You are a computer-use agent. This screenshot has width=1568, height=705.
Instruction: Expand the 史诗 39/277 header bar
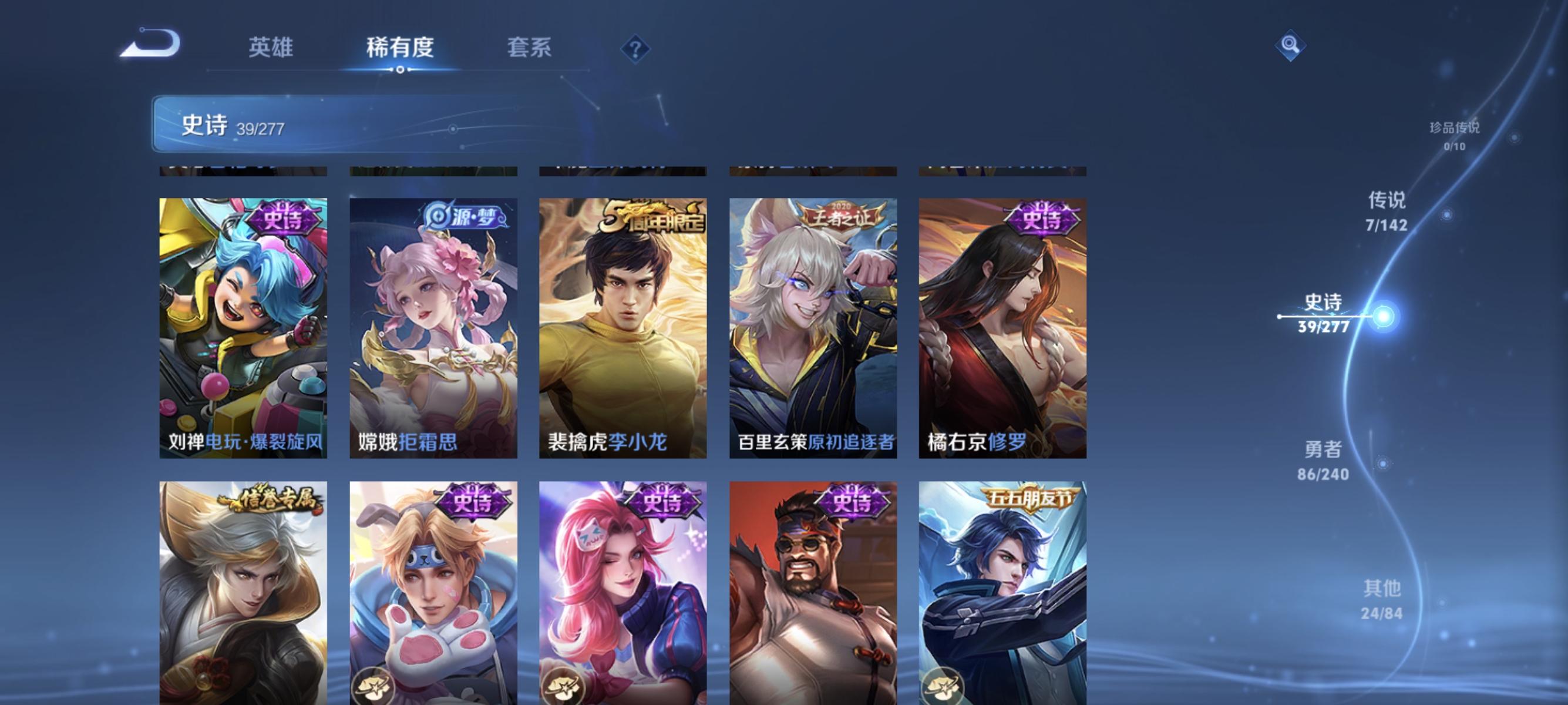338,124
